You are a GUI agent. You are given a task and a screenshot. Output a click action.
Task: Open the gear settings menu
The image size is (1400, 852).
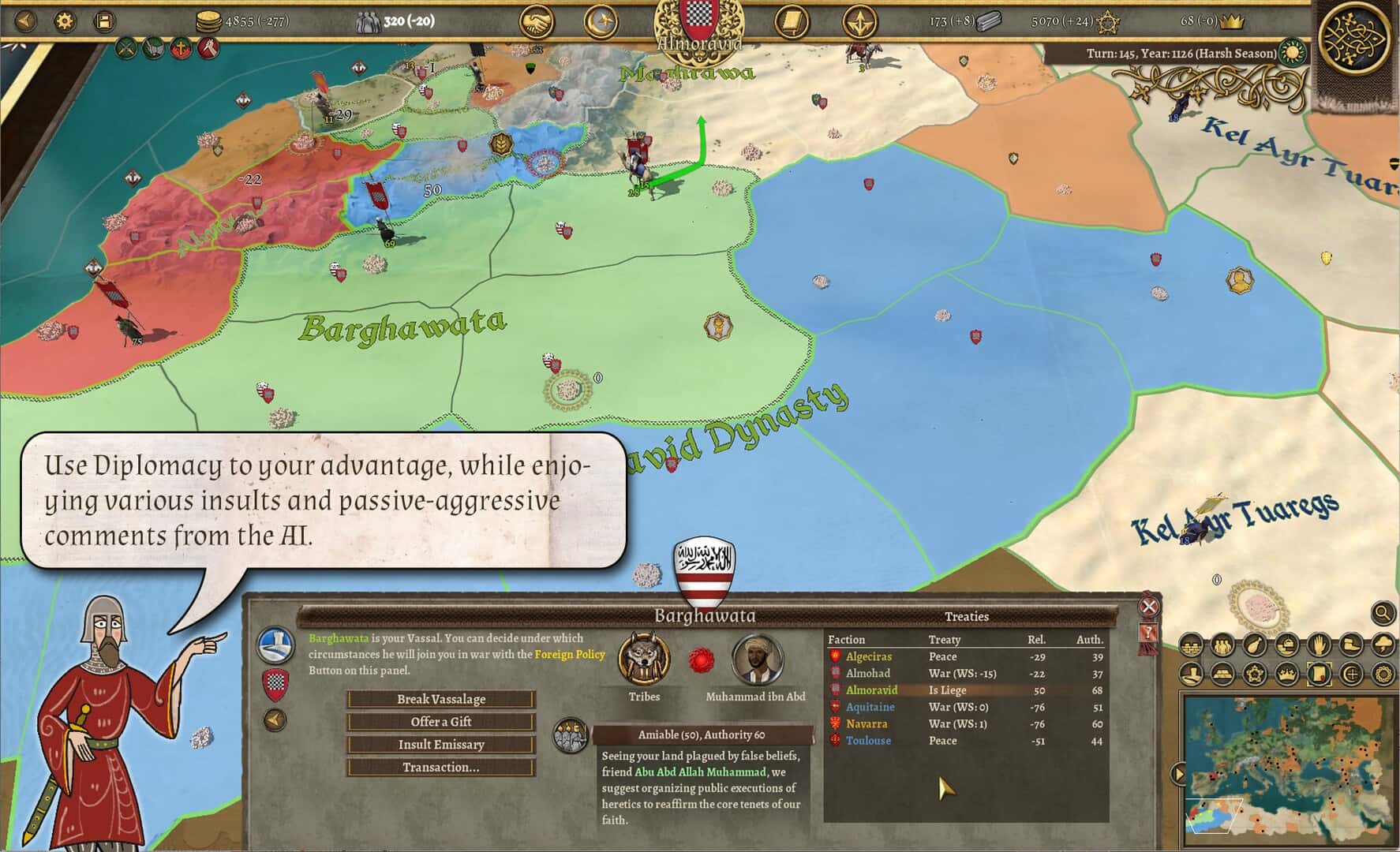65,21
